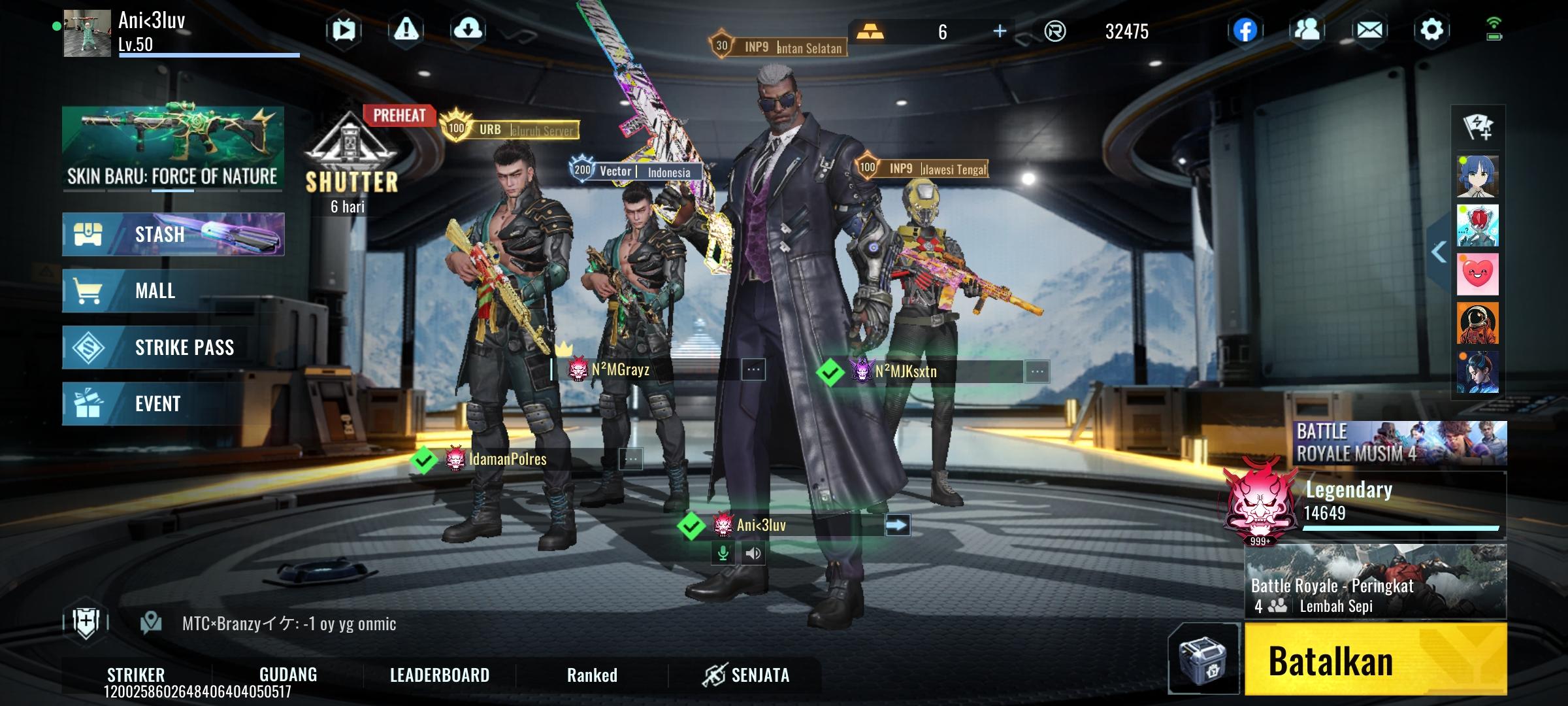
Task: Cancel matchmaking with the Batalkan button
Action: pyautogui.click(x=1375, y=659)
